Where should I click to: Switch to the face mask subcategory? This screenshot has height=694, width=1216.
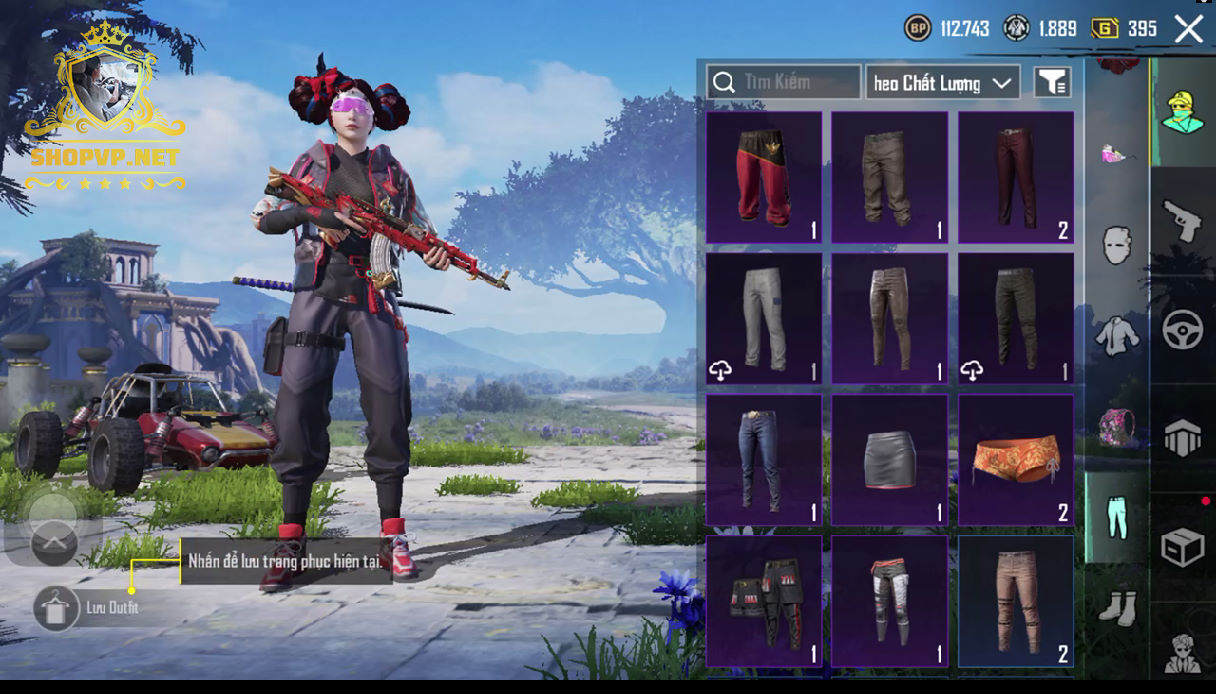(x=1117, y=244)
